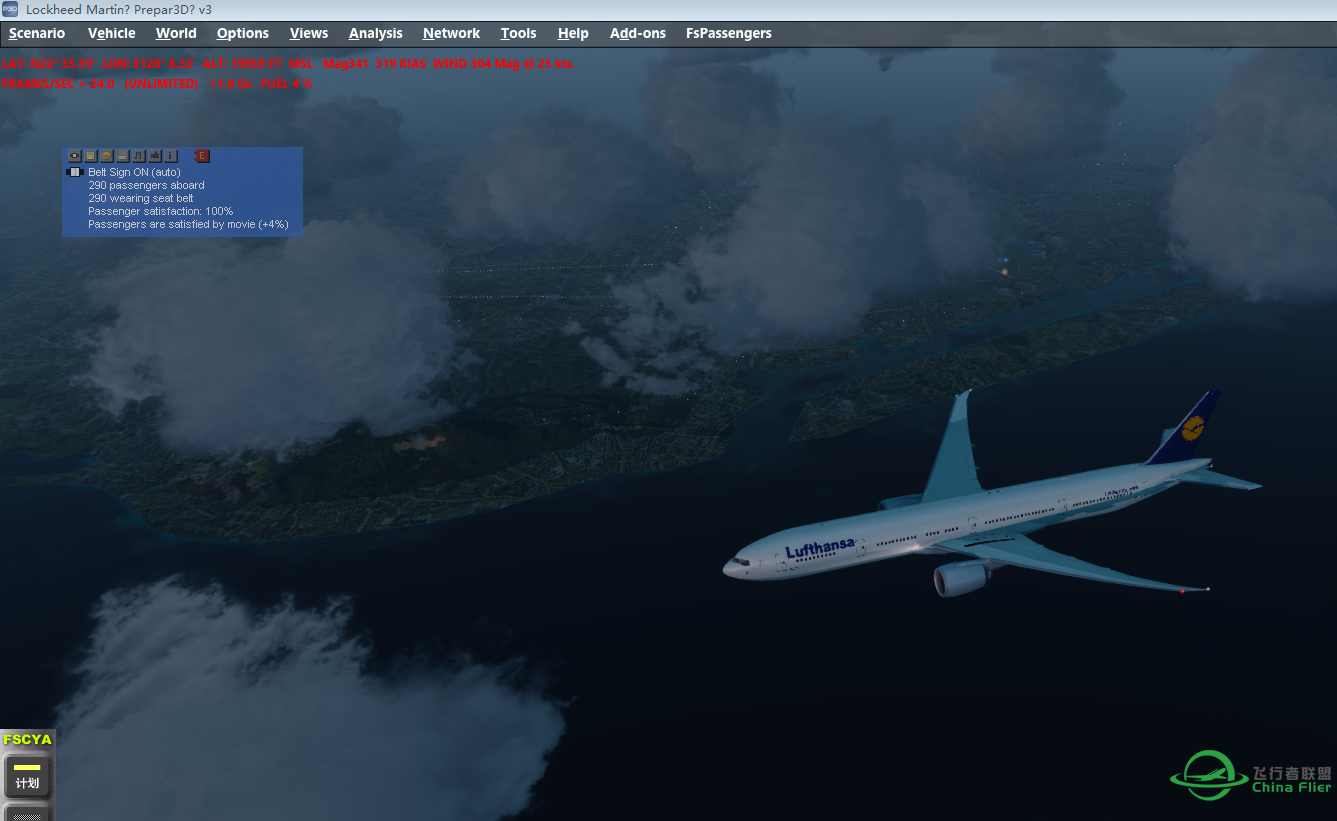The width and height of the screenshot is (1337, 821).
Task: Serve food with the burger icon
Action: tap(106, 156)
